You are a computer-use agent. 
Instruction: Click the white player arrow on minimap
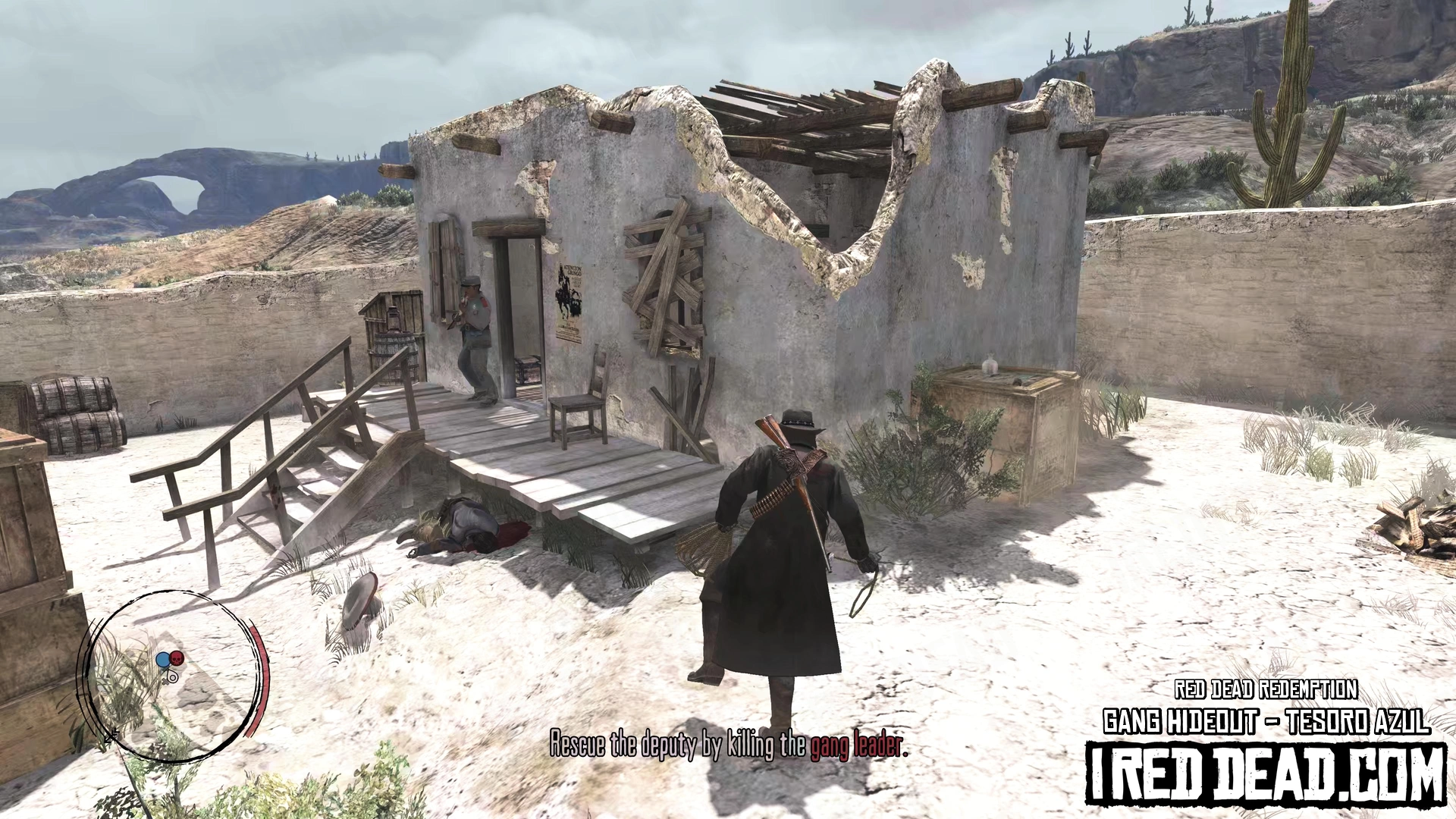point(172,676)
